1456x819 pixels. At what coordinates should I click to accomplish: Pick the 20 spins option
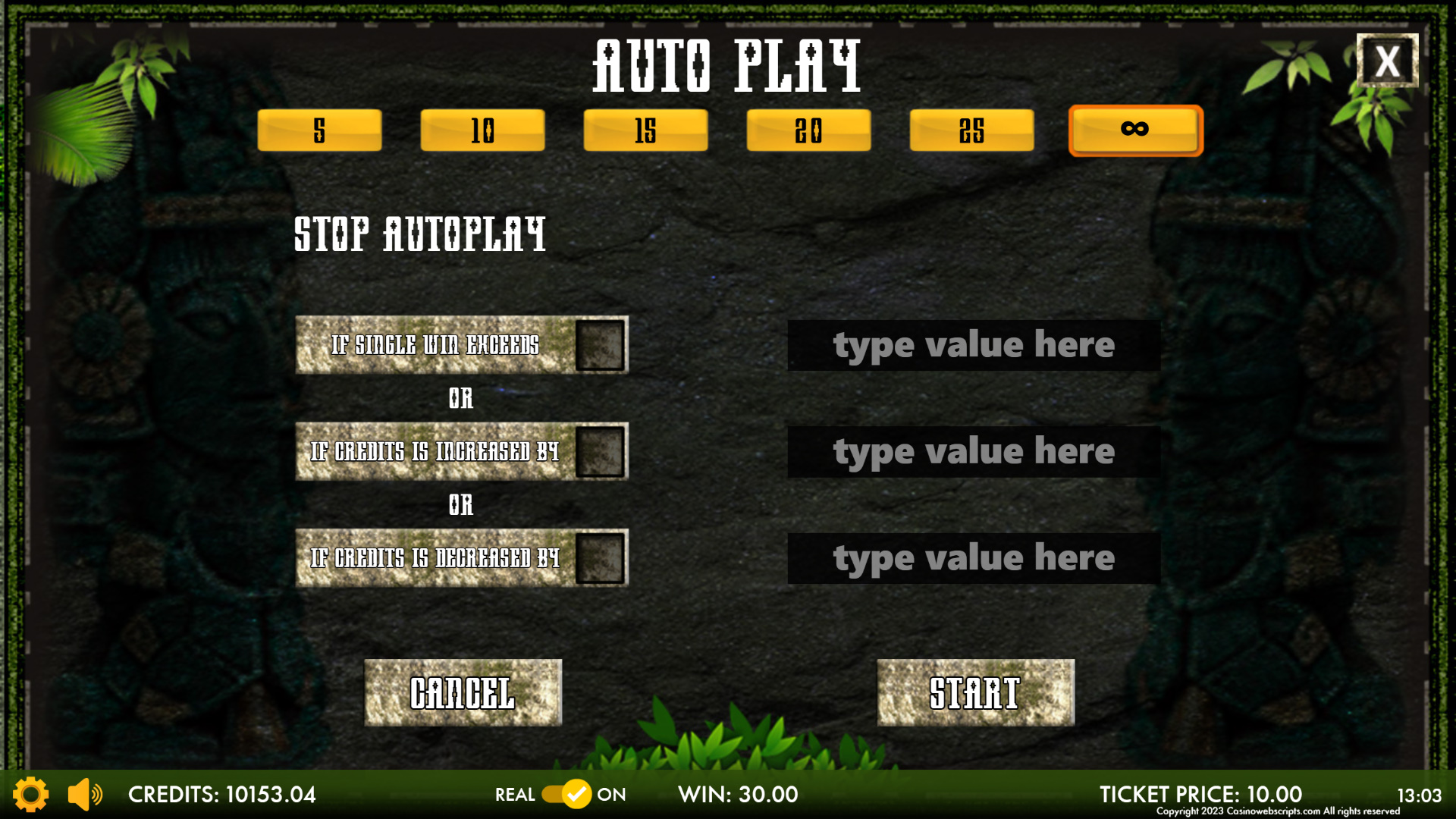pyautogui.click(x=808, y=130)
